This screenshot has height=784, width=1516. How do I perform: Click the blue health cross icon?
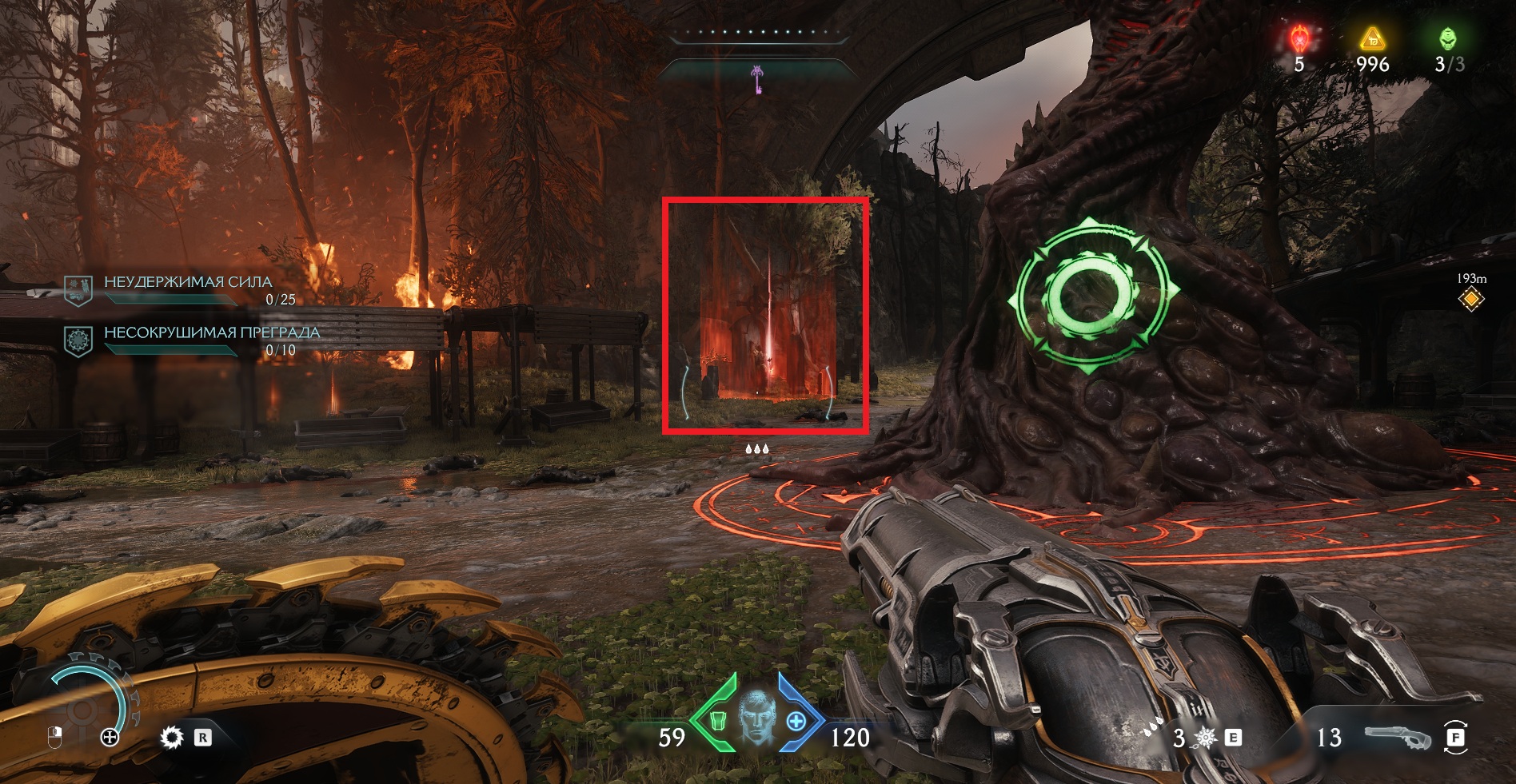(x=796, y=722)
